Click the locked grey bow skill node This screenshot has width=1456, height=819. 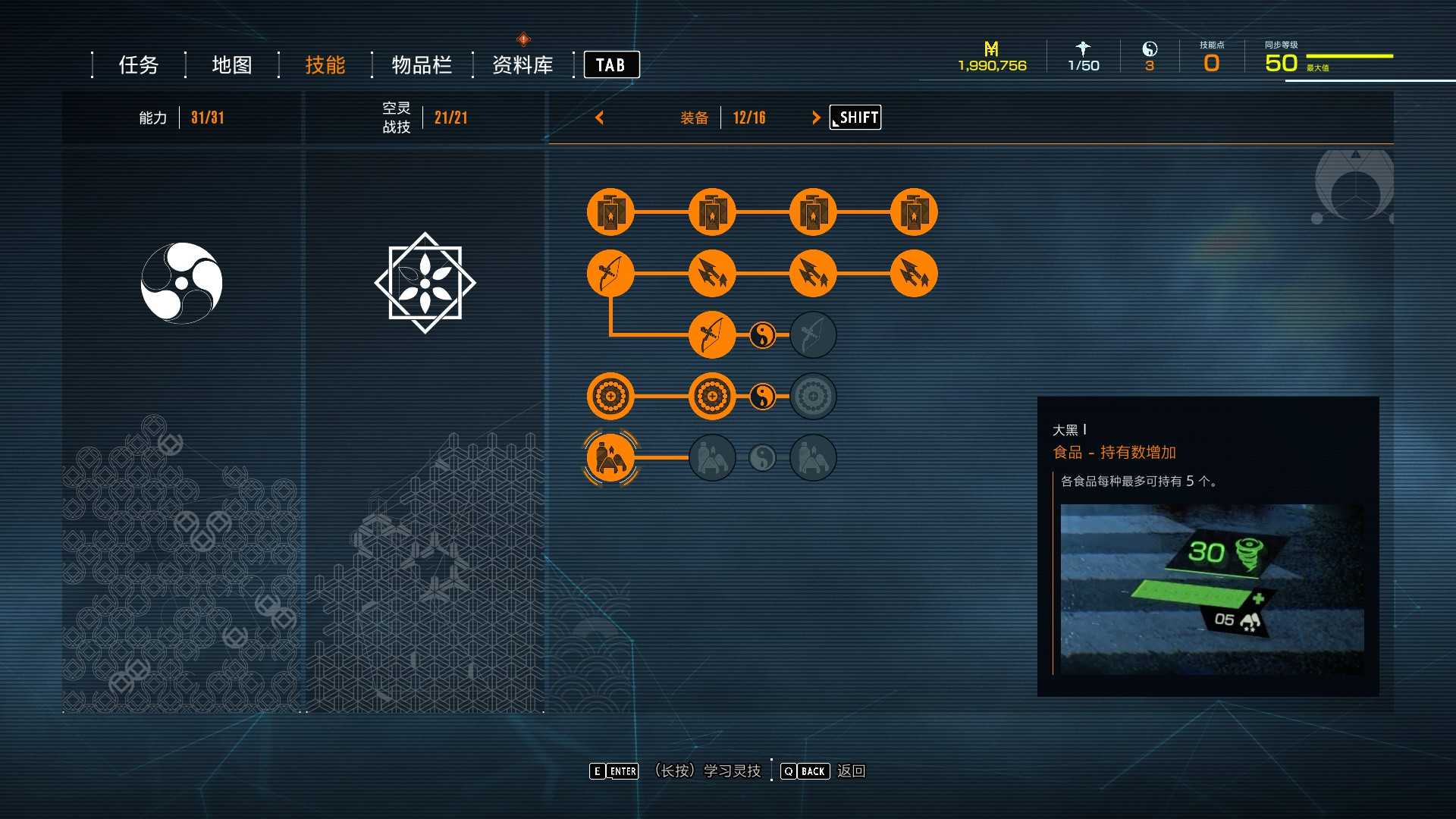point(813,334)
